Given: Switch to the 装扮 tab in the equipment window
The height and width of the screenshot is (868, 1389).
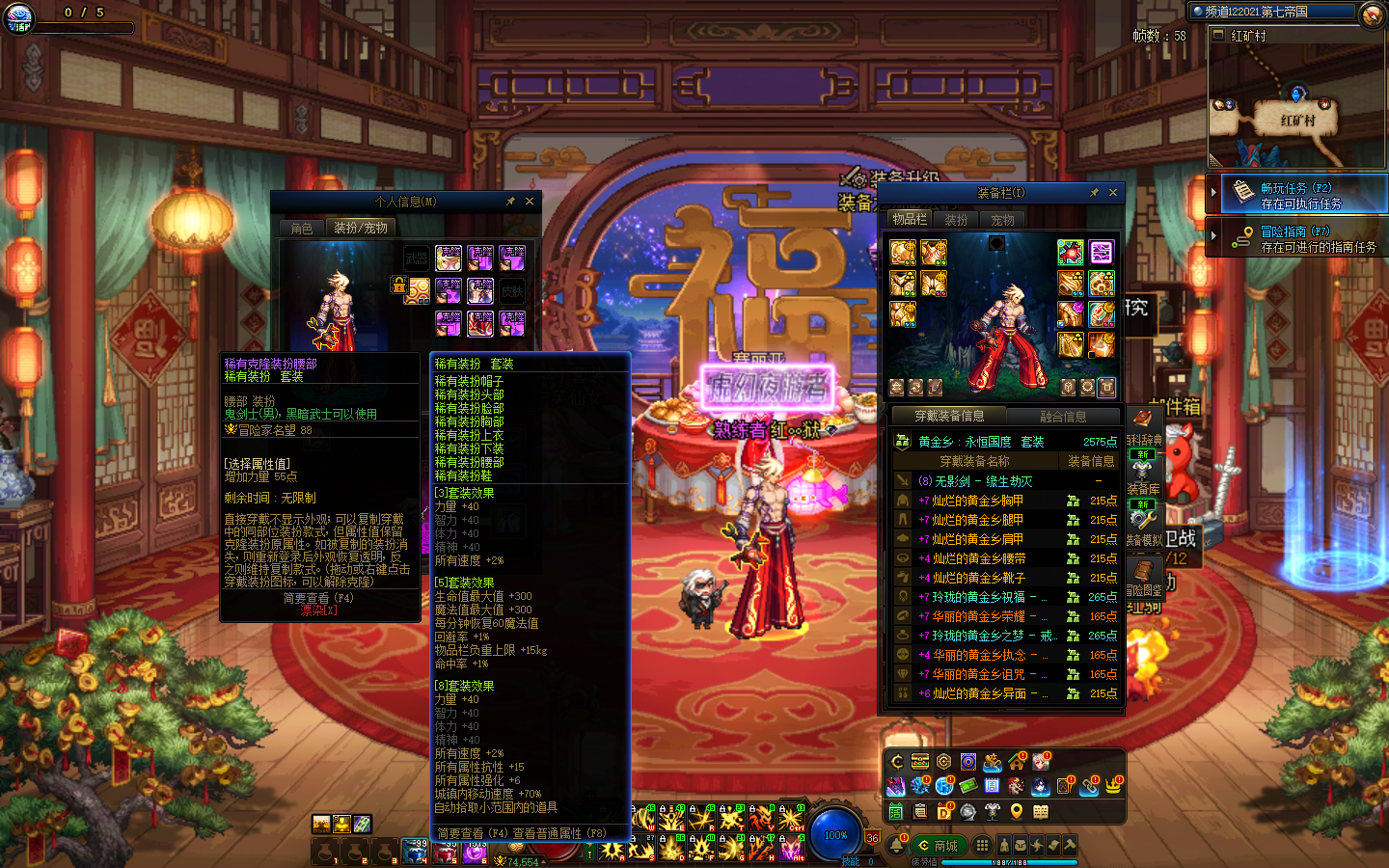Looking at the screenshot, I should pyautogui.click(x=956, y=220).
